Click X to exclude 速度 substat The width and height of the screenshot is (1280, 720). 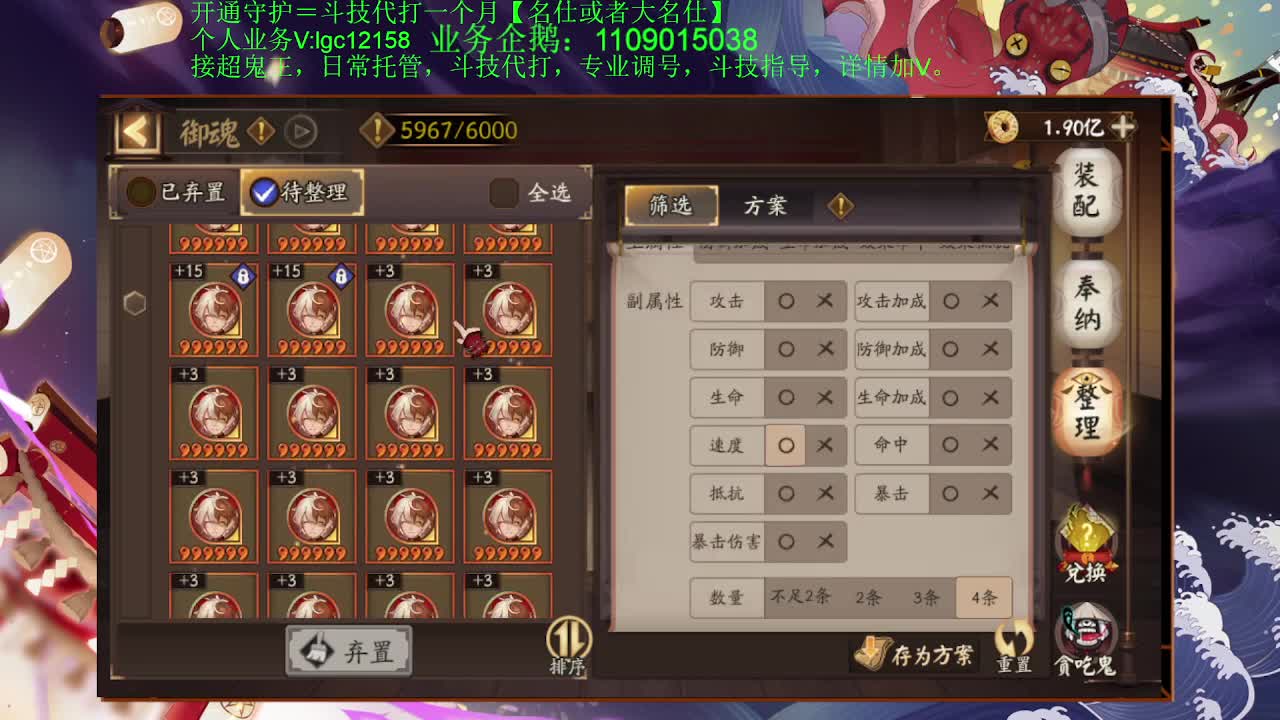click(825, 446)
